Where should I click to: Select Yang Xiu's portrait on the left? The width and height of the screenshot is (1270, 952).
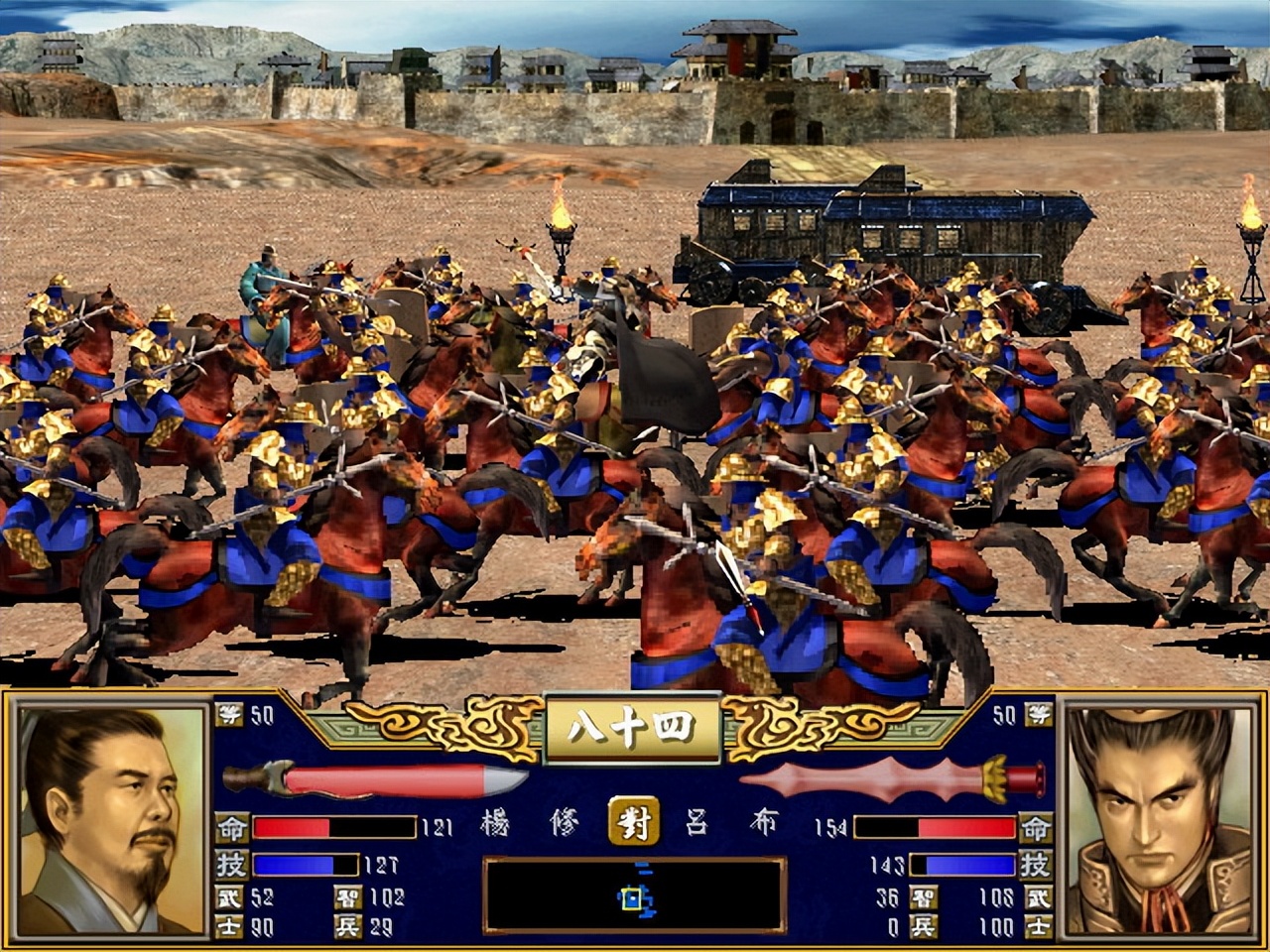pyautogui.click(x=111, y=821)
